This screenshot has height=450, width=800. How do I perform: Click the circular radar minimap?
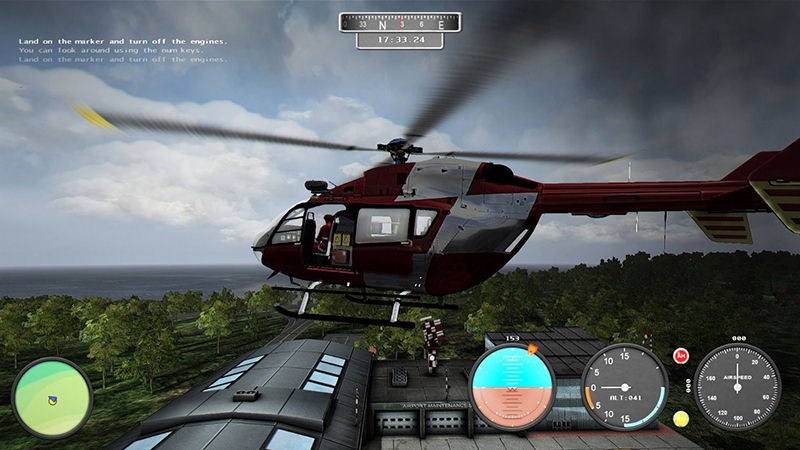click(x=51, y=397)
